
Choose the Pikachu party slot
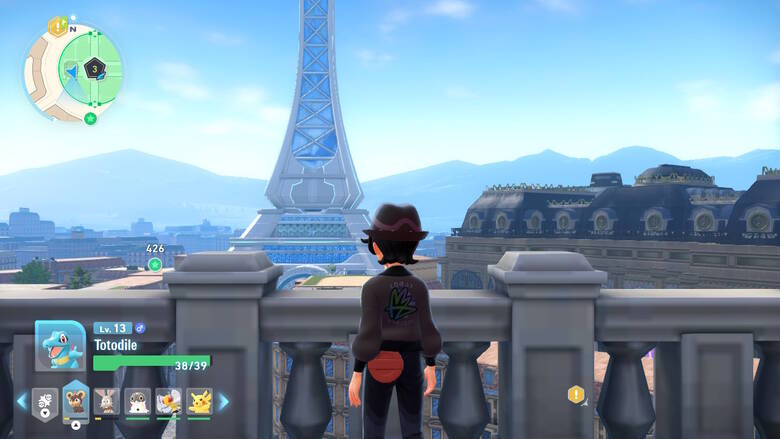point(199,401)
